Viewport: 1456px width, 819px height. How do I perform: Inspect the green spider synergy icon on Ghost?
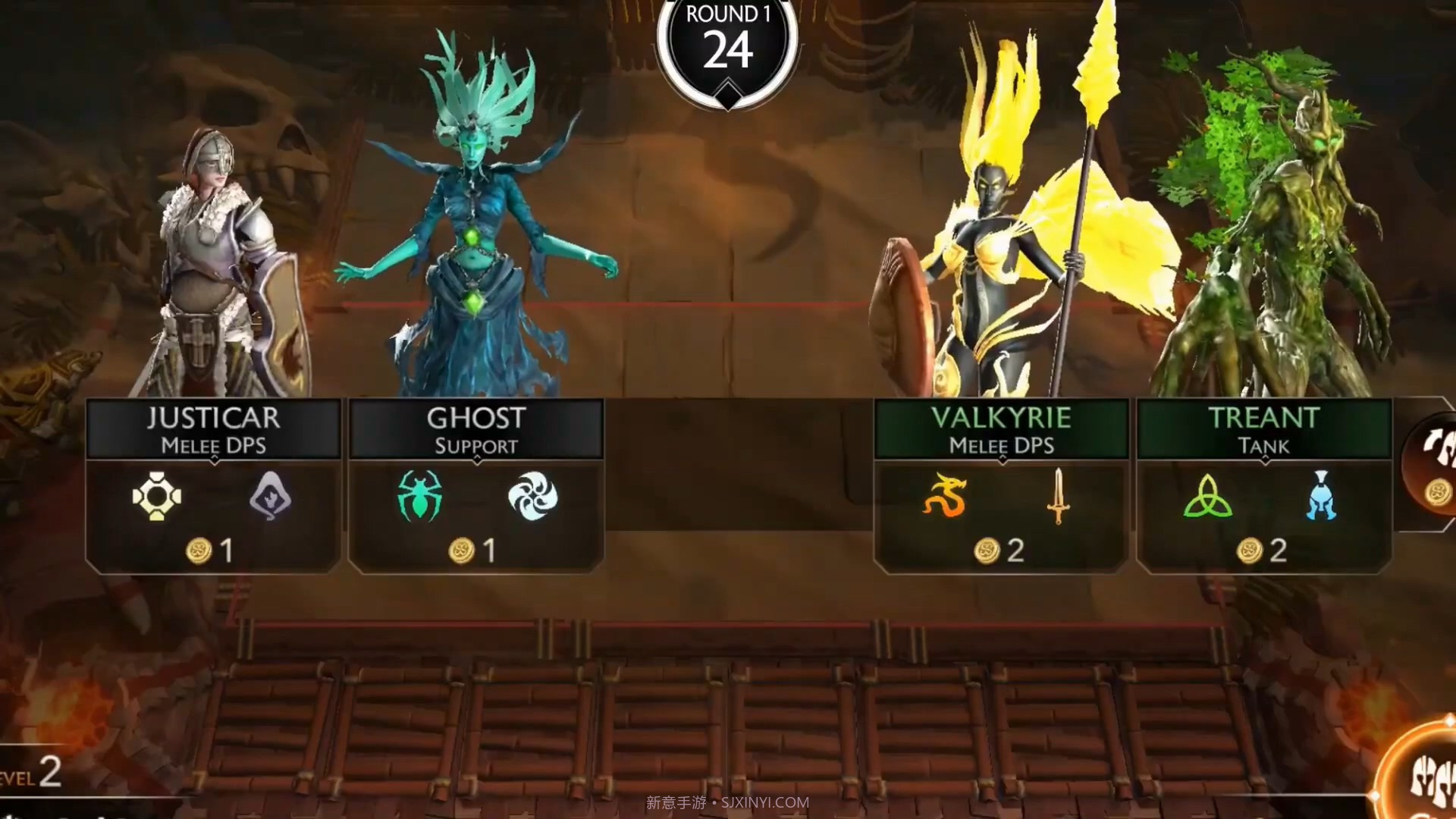pos(419,496)
